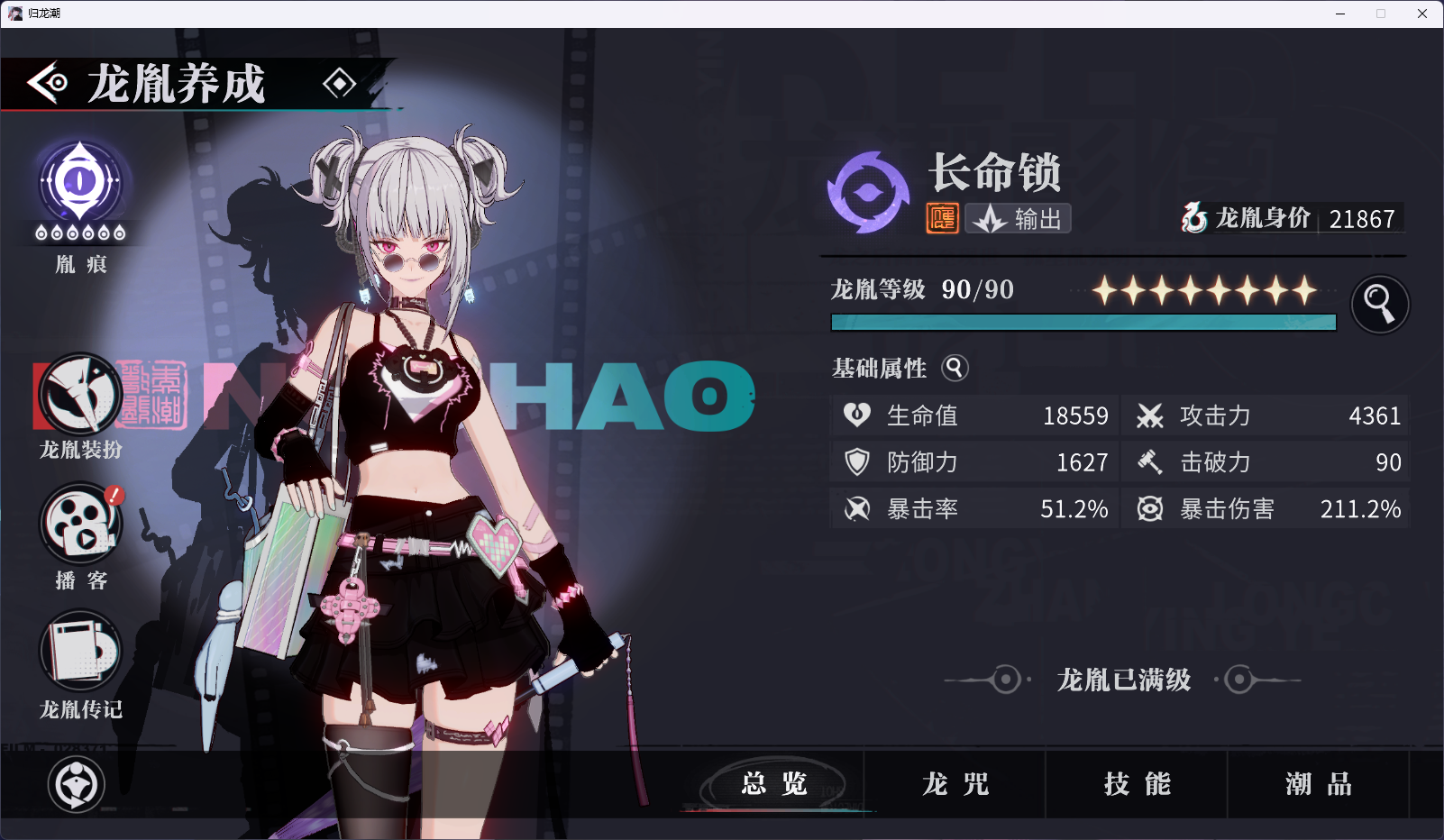This screenshot has height=840, width=1444.
Task: Switch to the 龙咒 tab
Action: (x=955, y=785)
